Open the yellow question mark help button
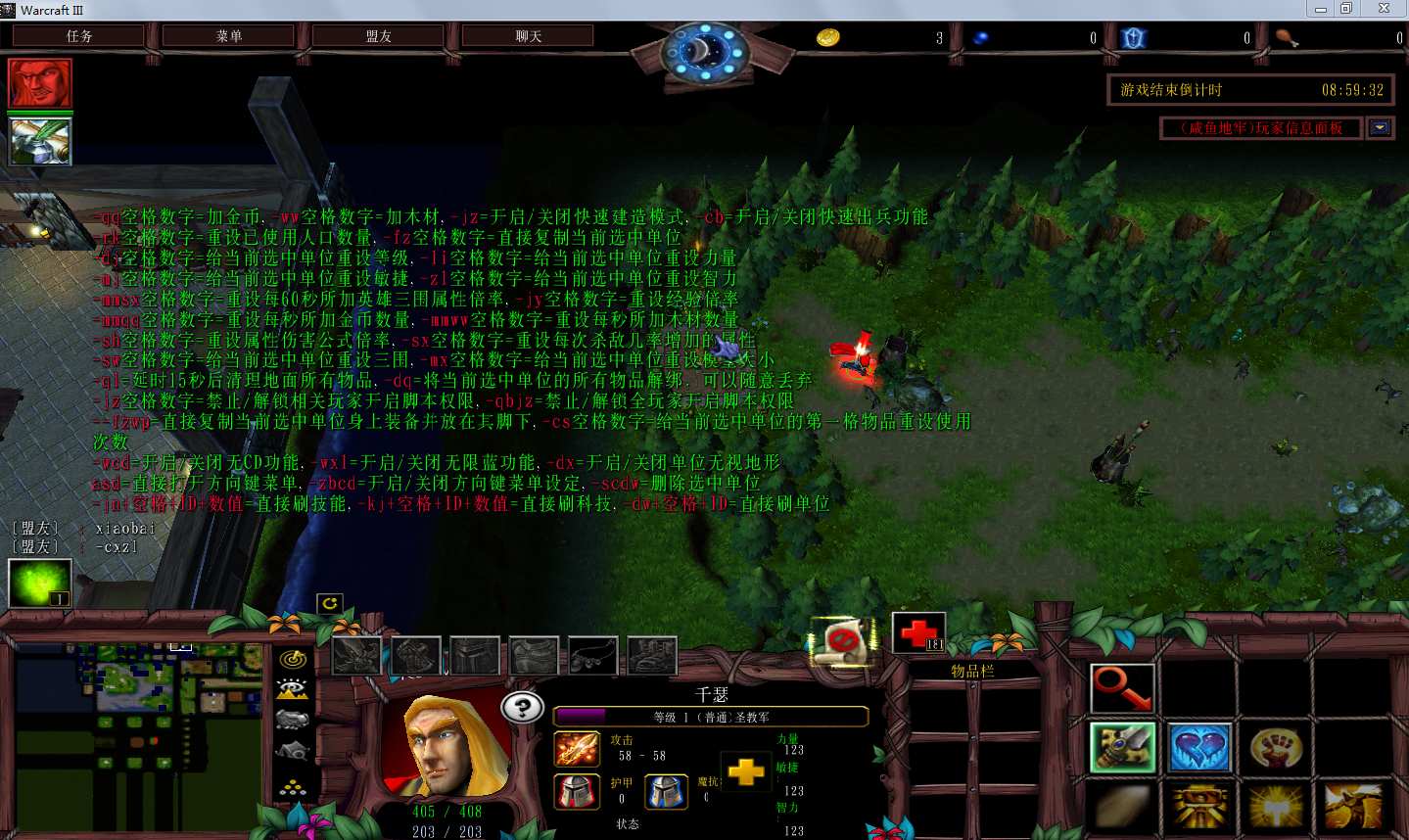The height and width of the screenshot is (840, 1409). pyautogui.click(x=522, y=707)
